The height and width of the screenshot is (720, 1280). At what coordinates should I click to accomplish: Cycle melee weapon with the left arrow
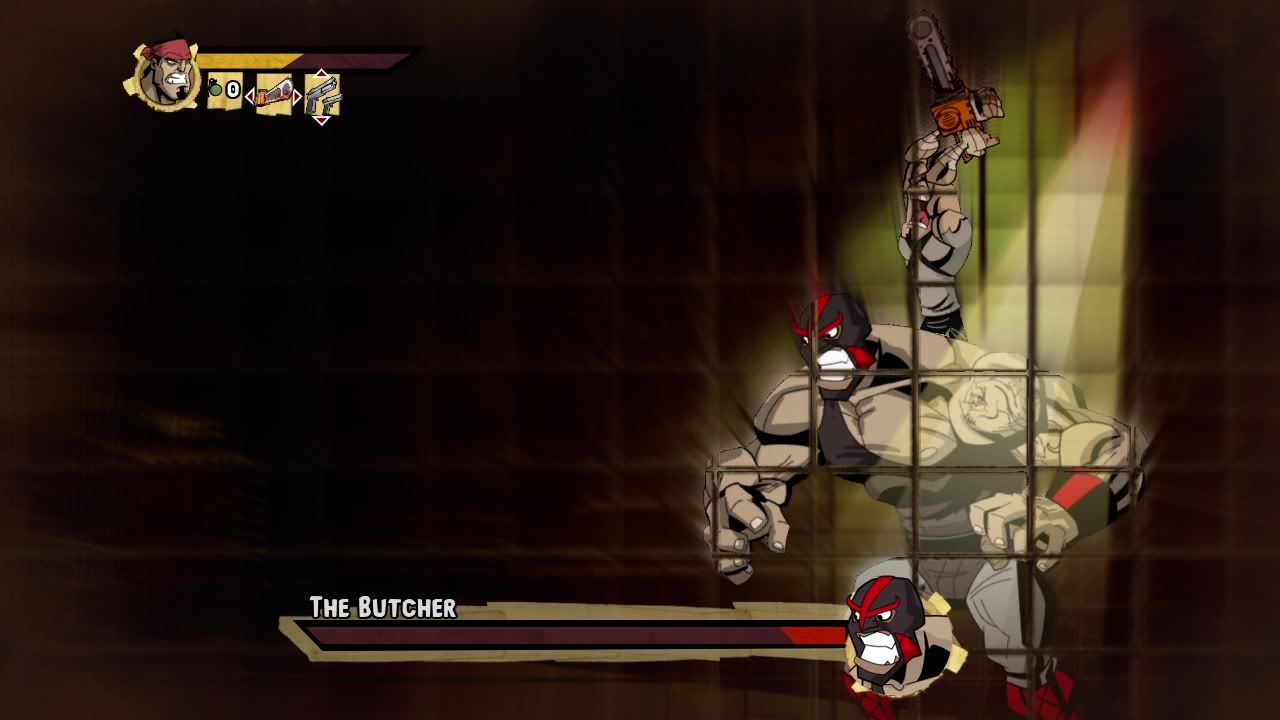(x=250, y=96)
